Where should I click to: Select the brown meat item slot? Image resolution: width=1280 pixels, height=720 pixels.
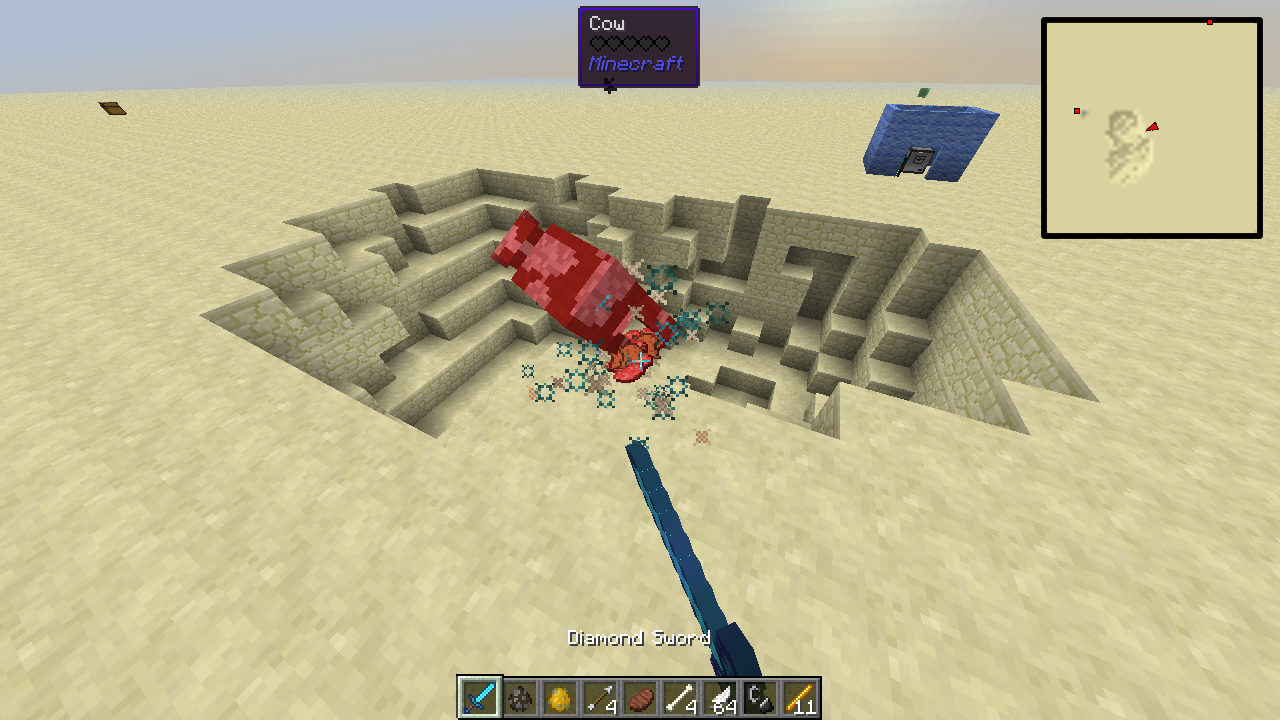click(640, 698)
